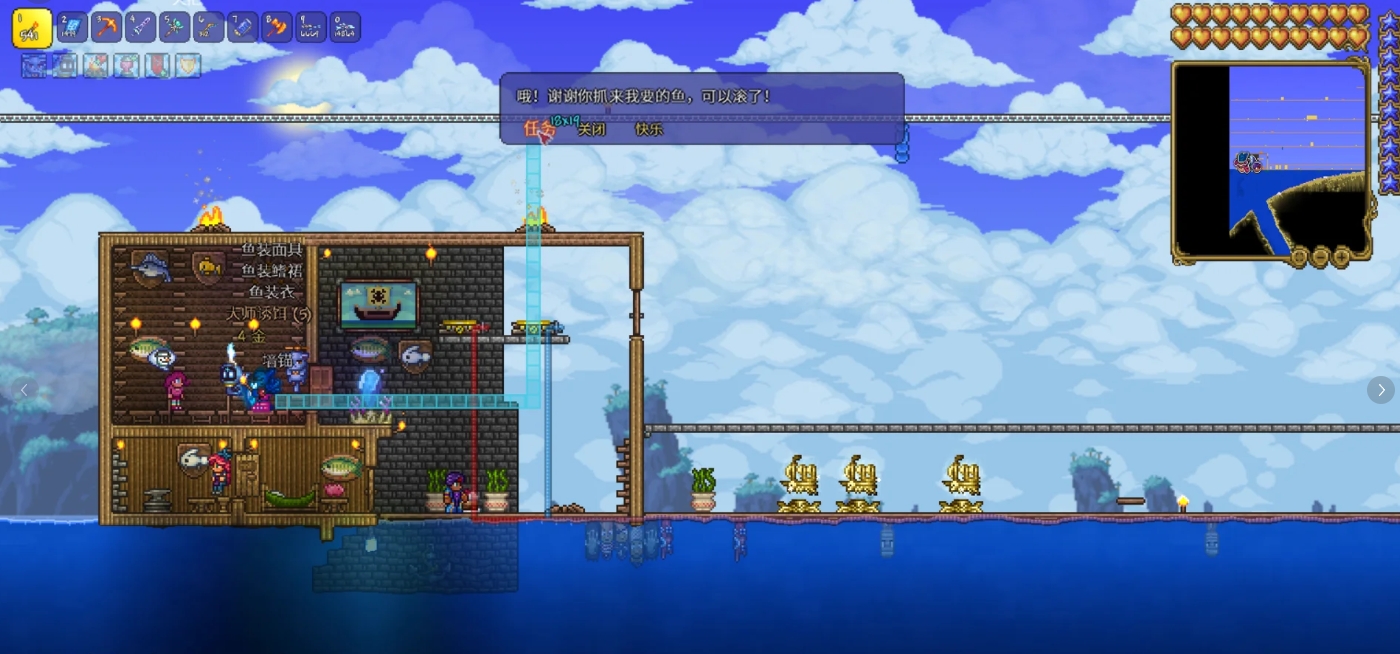1400x654 pixels.
Task: Select the 快乐 happiness dialogue option
Action: tap(649, 129)
